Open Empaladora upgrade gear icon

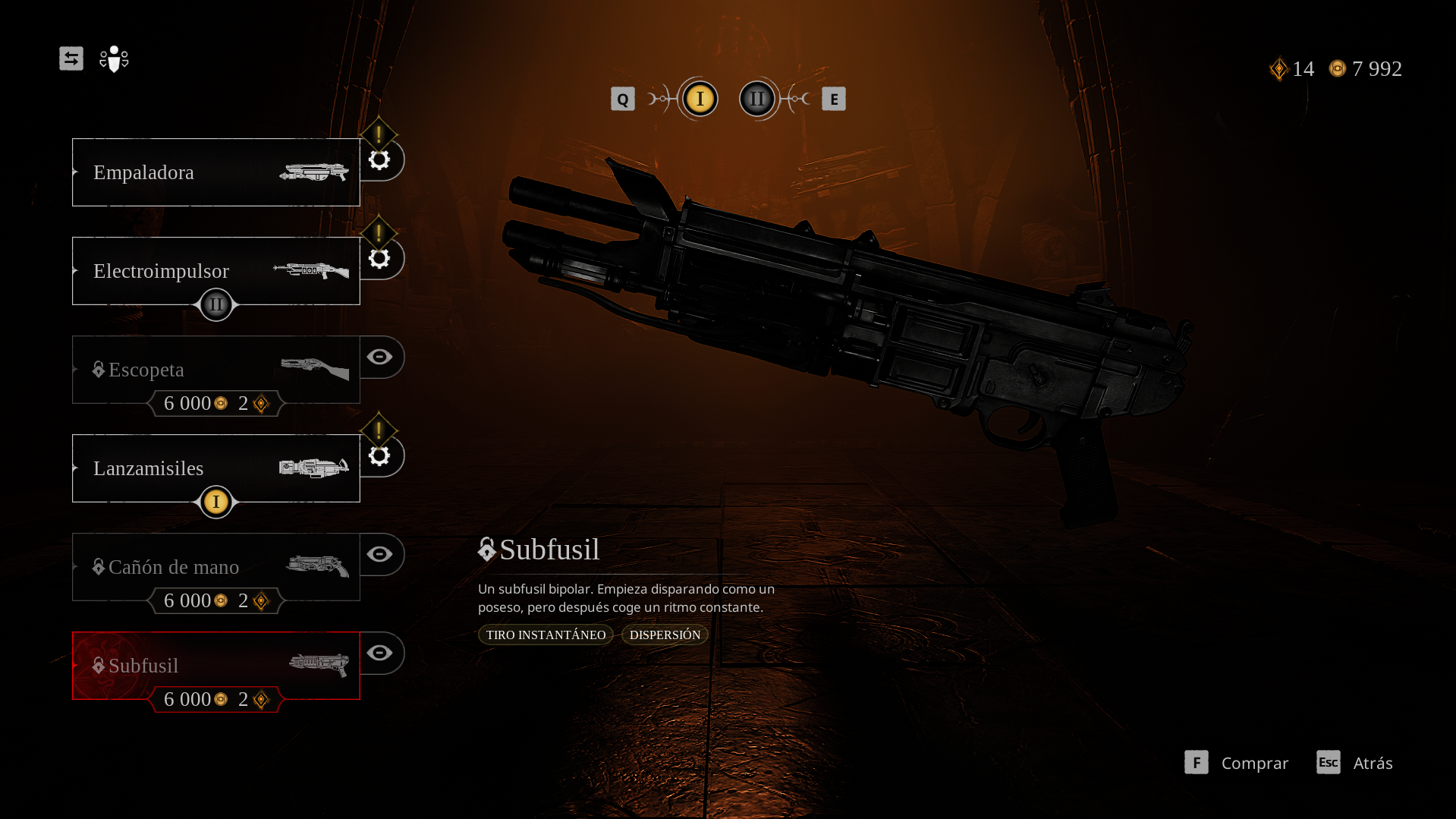click(x=379, y=160)
